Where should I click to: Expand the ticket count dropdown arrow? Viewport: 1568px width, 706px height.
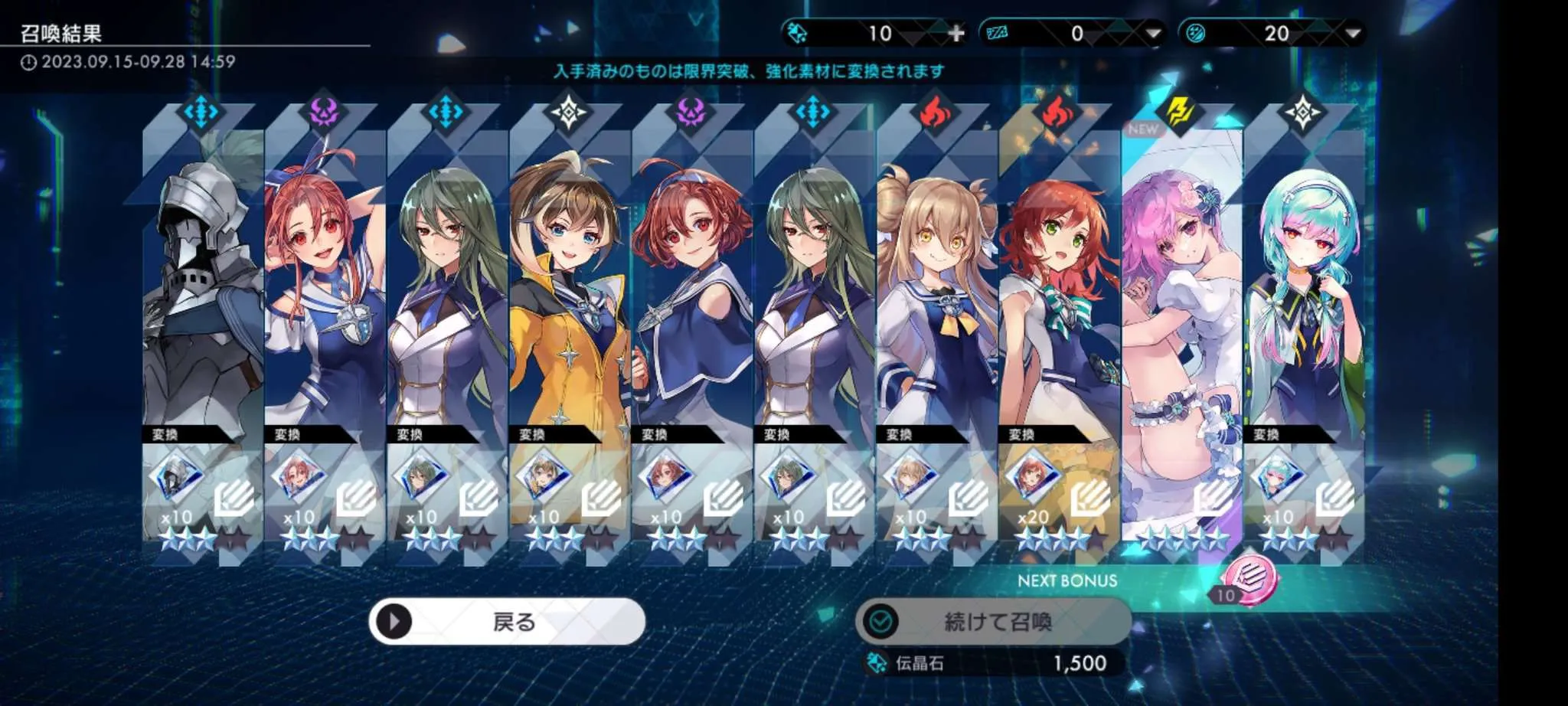[x=1153, y=34]
